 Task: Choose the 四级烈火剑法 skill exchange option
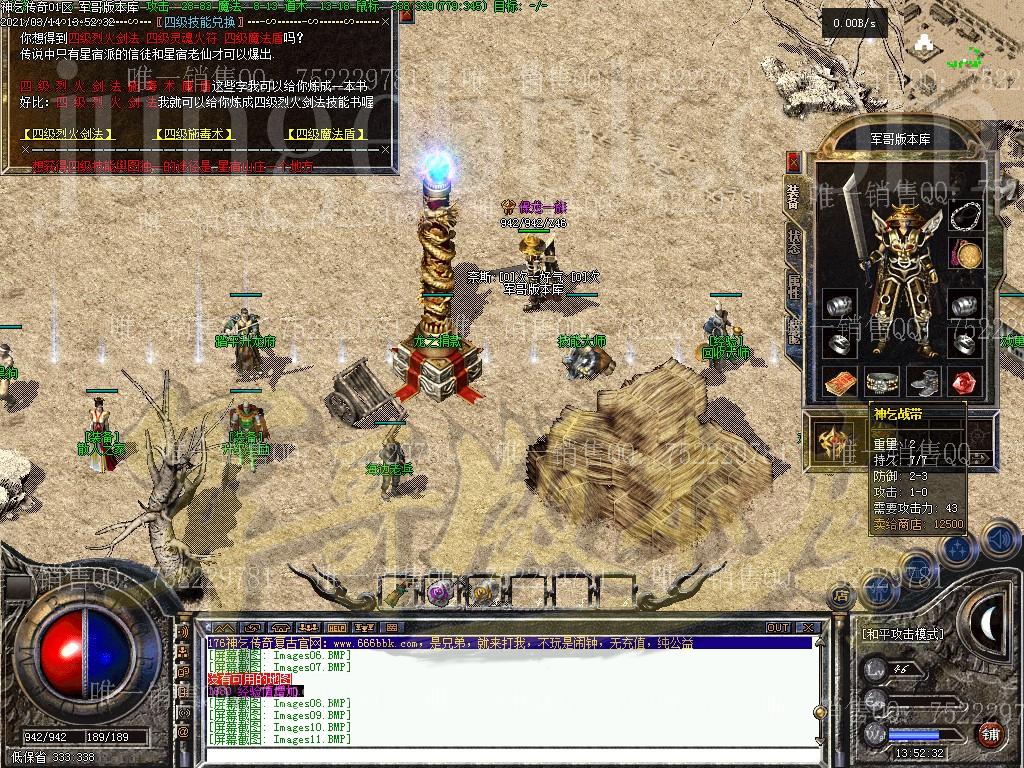pyautogui.click(x=67, y=134)
